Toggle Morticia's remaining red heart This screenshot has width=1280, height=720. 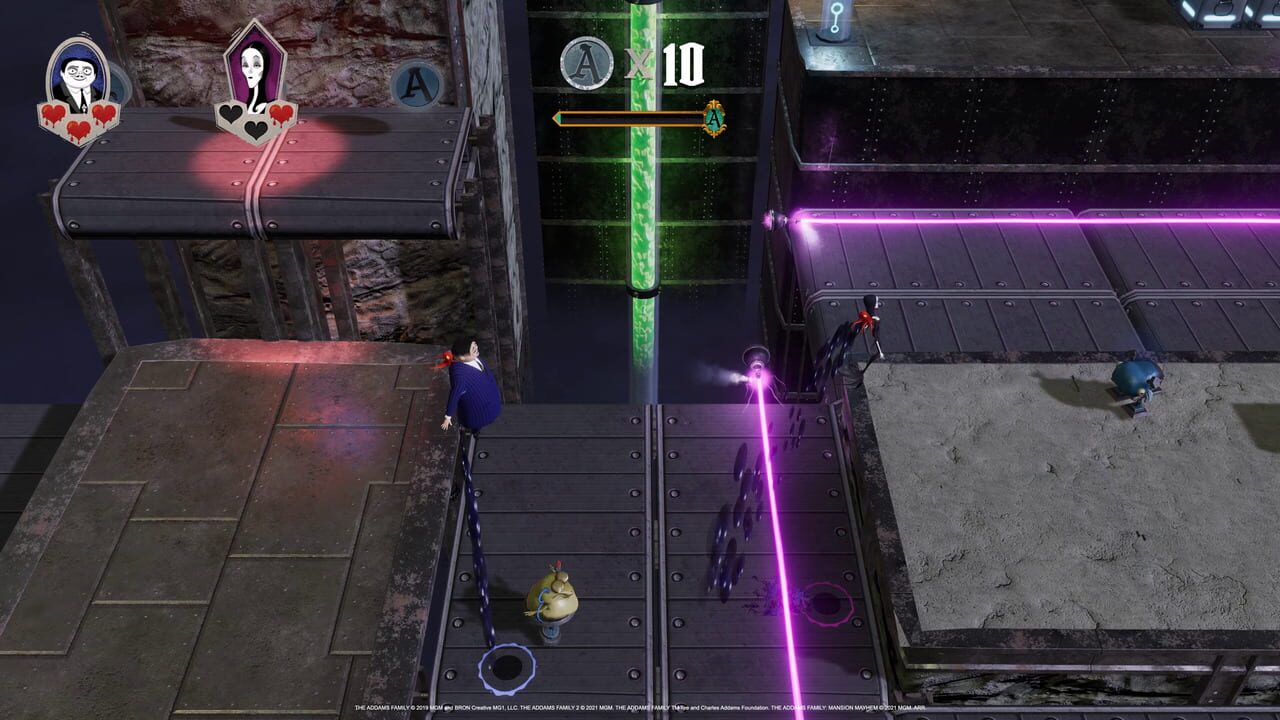tap(279, 114)
